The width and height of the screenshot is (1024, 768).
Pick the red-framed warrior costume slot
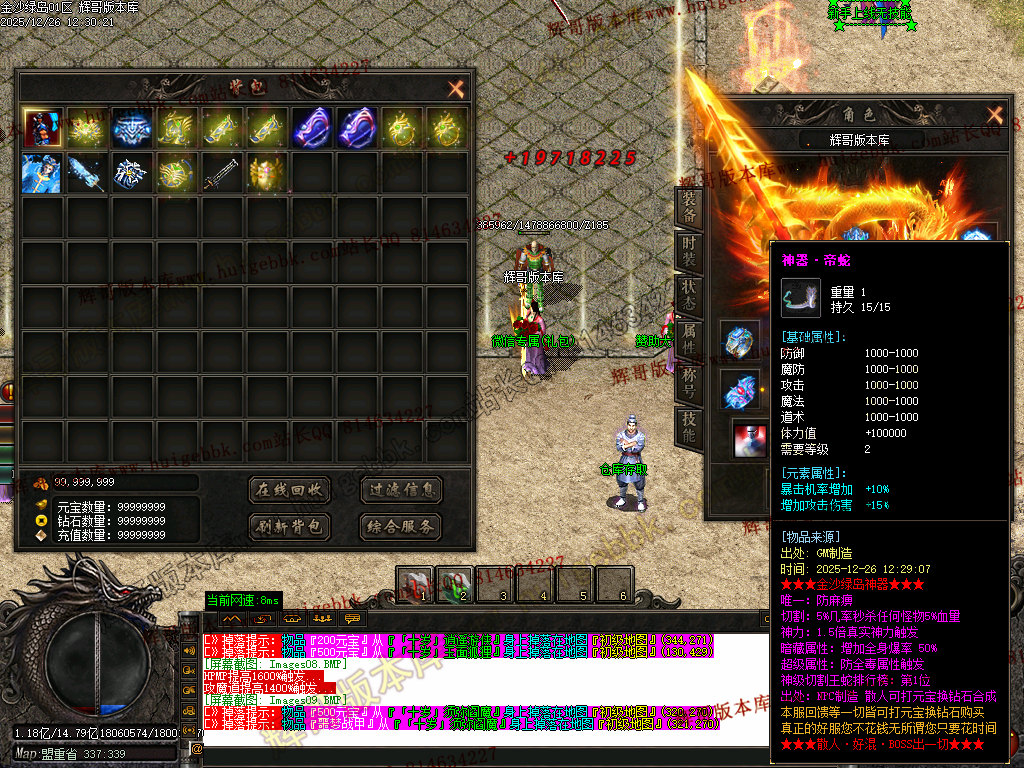[x=43, y=128]
